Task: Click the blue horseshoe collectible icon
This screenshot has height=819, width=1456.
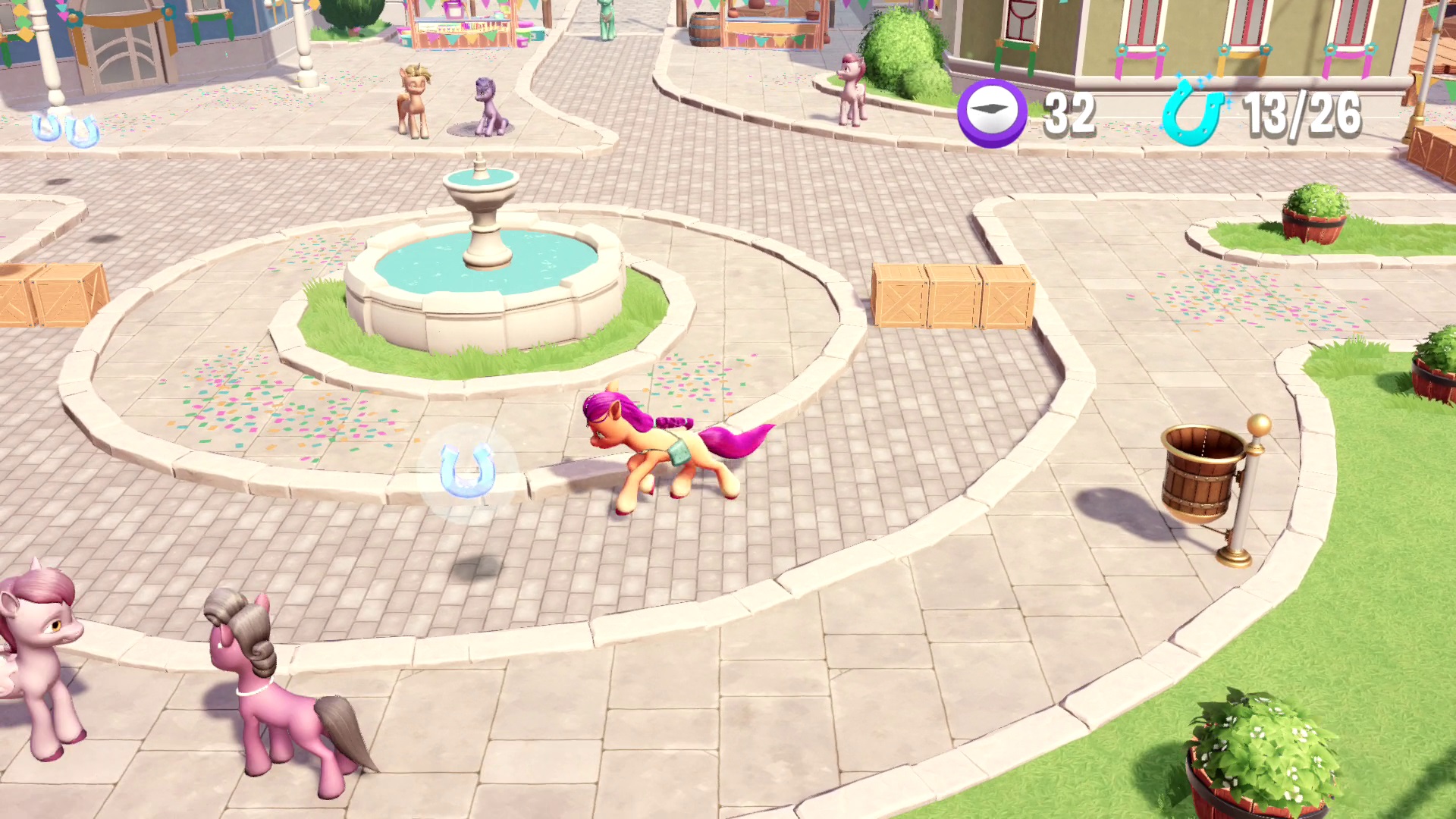Action: pos(1193,112)
